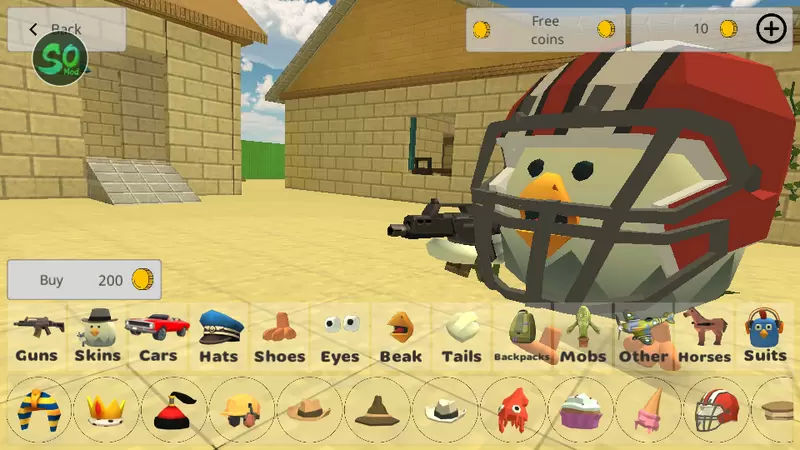Image resolution: width=800 pixels, height=450 pixels.
Task: Select the pink-frosted cupcake hat
Action: [x=581, y=410]
